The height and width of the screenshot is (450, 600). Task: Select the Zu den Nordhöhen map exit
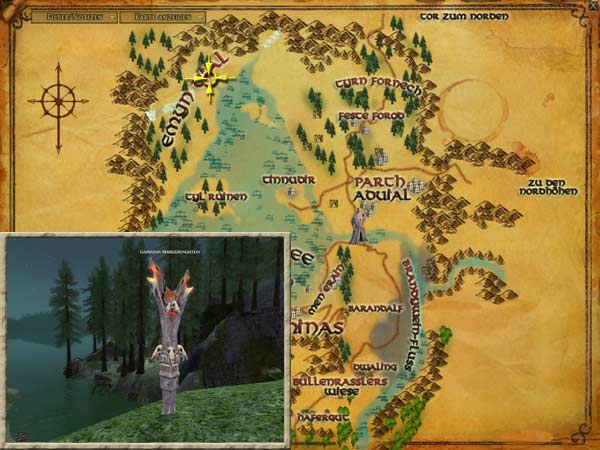(x=556, y=187)
